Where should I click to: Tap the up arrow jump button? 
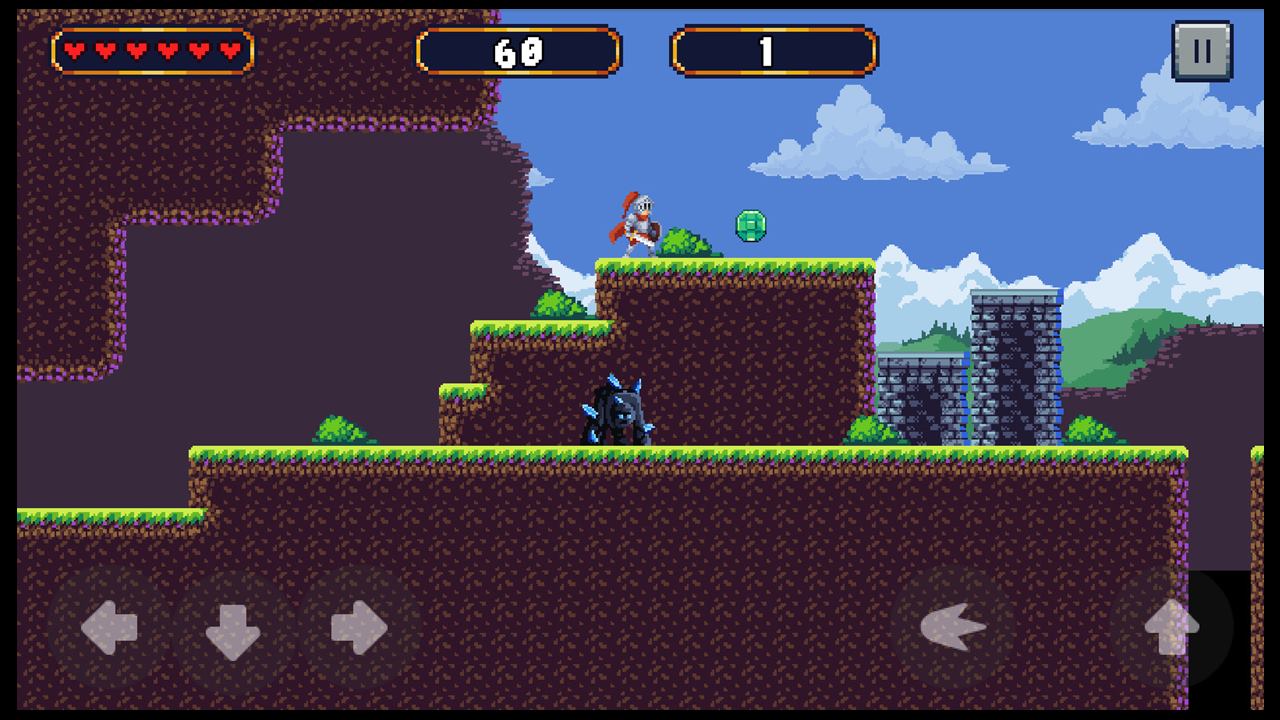click(x=1171, y=629)
